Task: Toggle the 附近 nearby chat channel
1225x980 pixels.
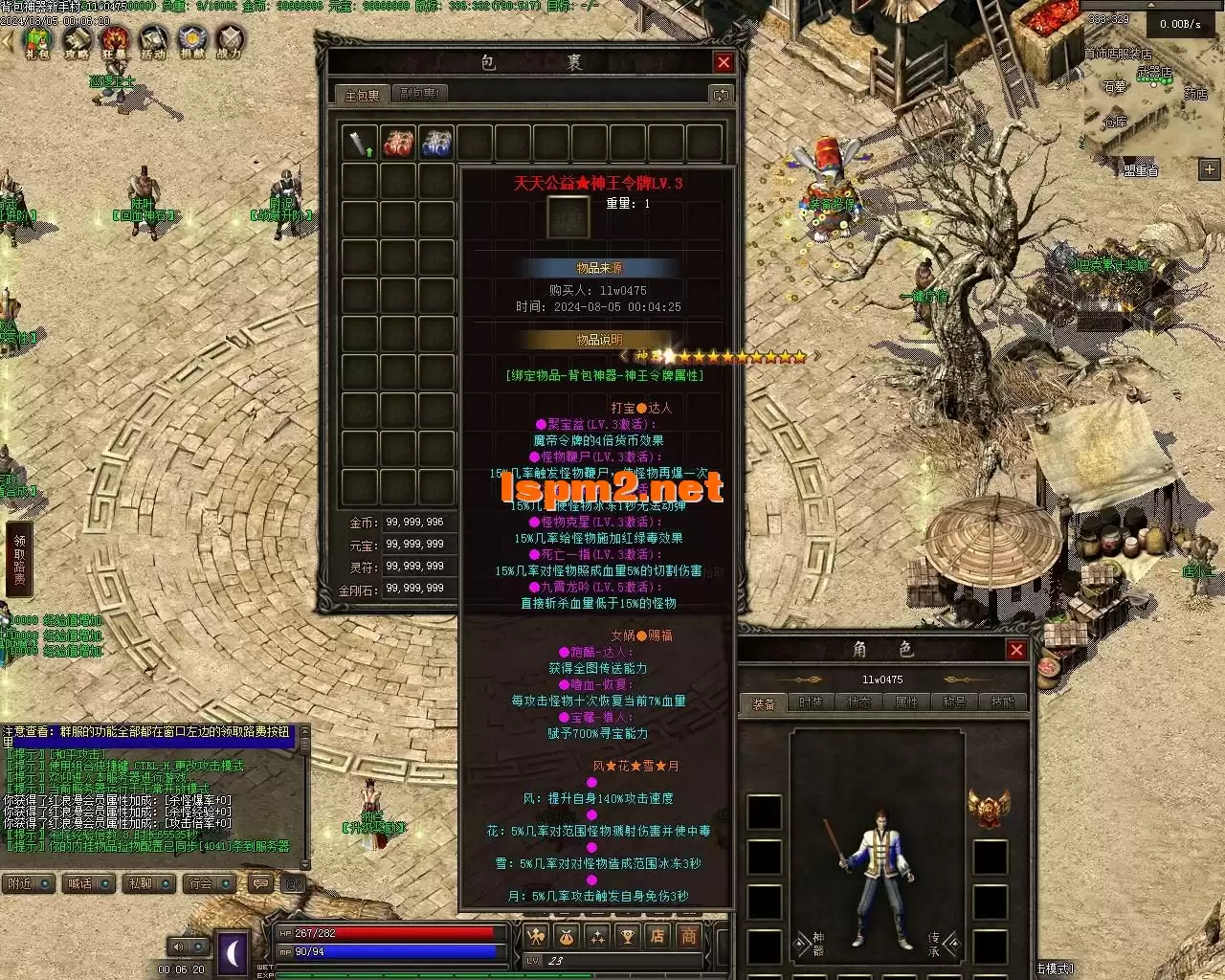Action: pyautogui.click(x=29, y=883)
